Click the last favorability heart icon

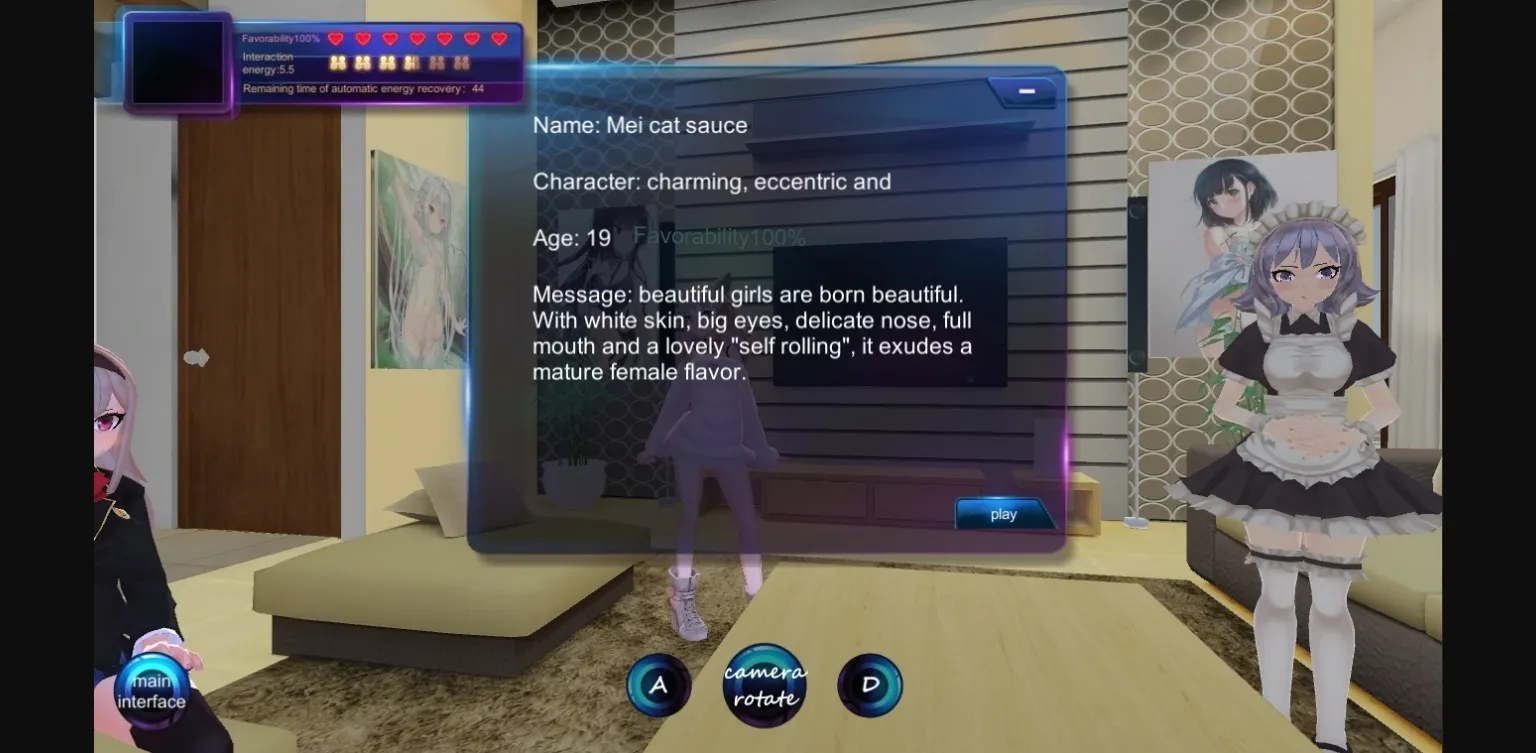[497, 38]
